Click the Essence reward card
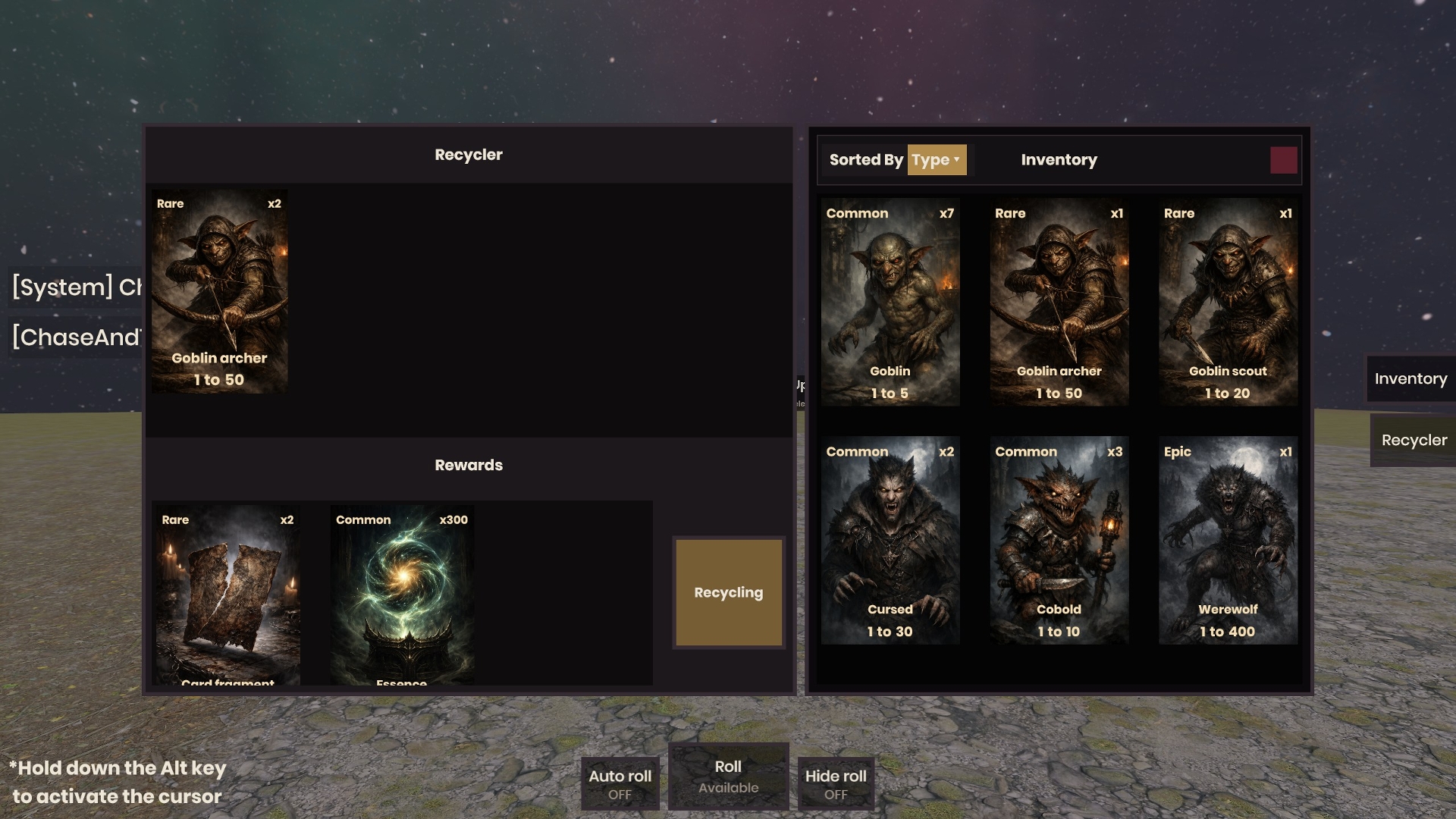This screenshot has width=1456, height=819. point(402,595)
